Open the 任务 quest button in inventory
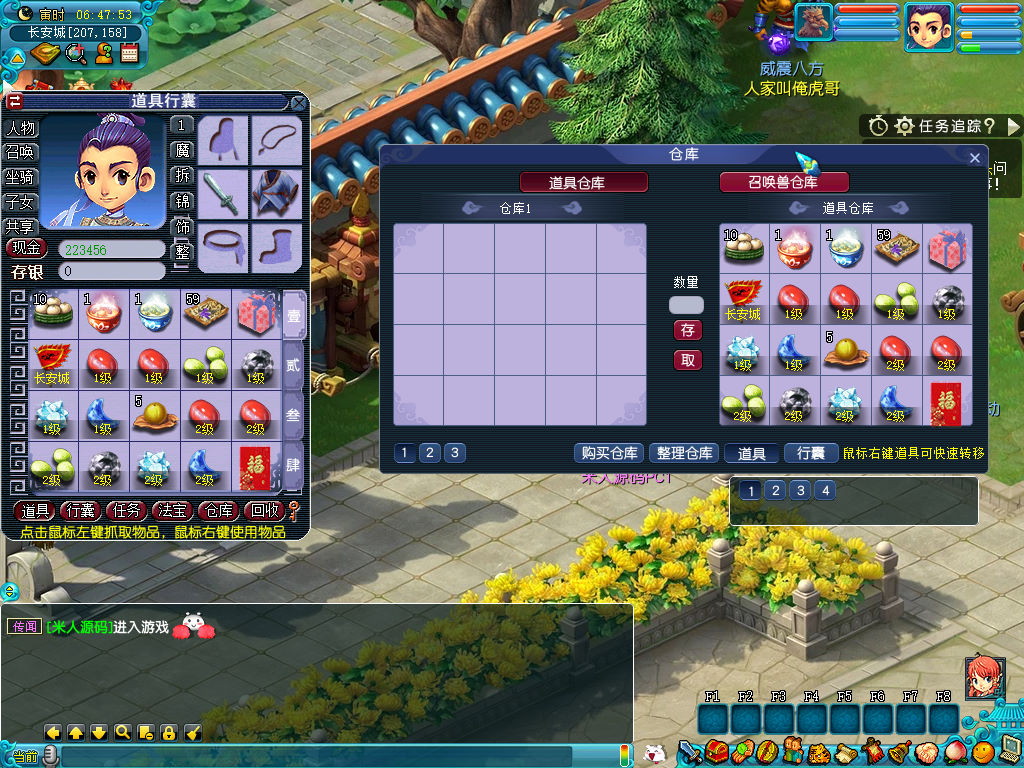This screenshot has width=1024, height=768. tap(128, 511)
